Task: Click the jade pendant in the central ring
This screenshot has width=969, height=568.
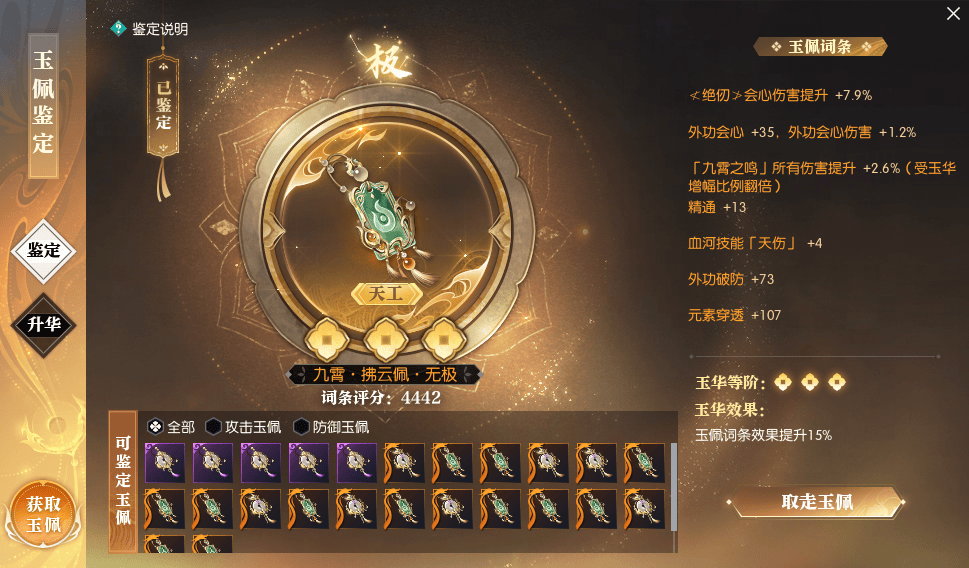Action: [385, 215]
